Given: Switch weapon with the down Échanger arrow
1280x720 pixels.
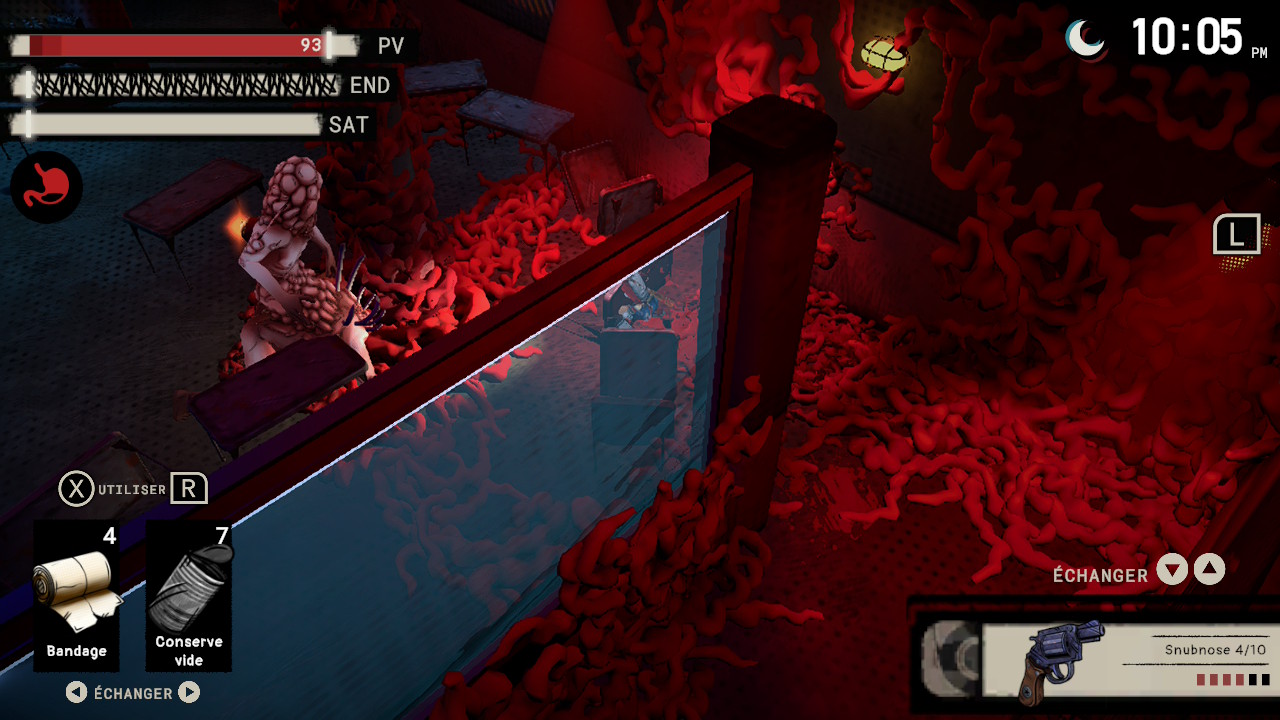Looking at the screenshot, I should click(x=1172, y=570).
